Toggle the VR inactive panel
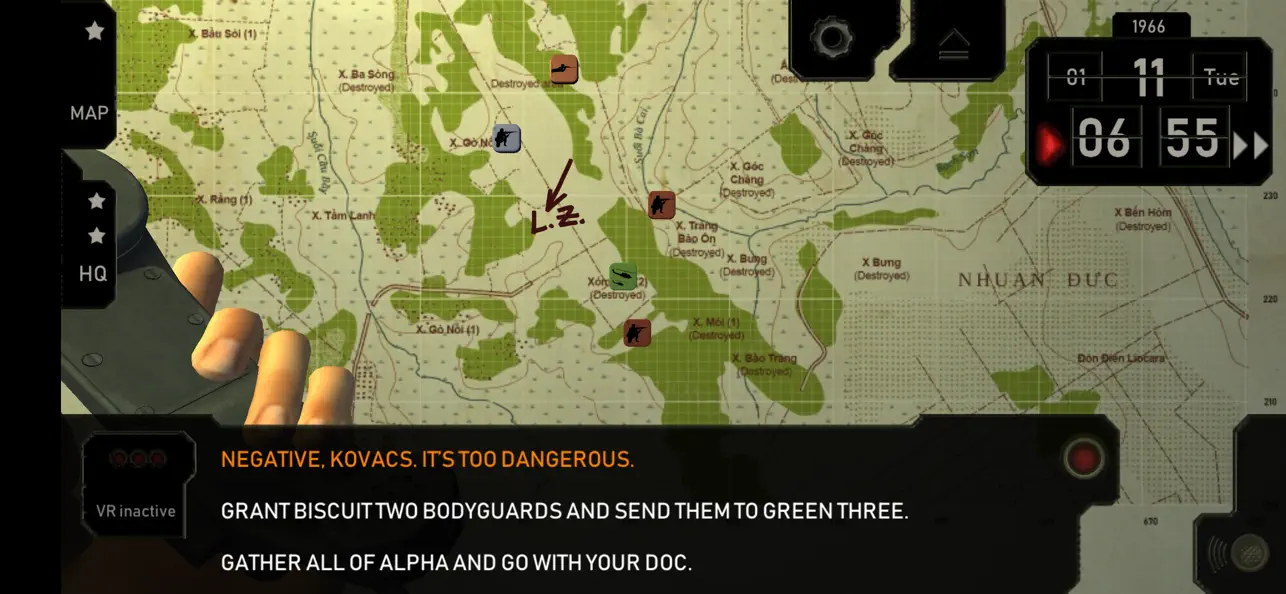This screenshot has width=1286, height=594. pos(136,485)
